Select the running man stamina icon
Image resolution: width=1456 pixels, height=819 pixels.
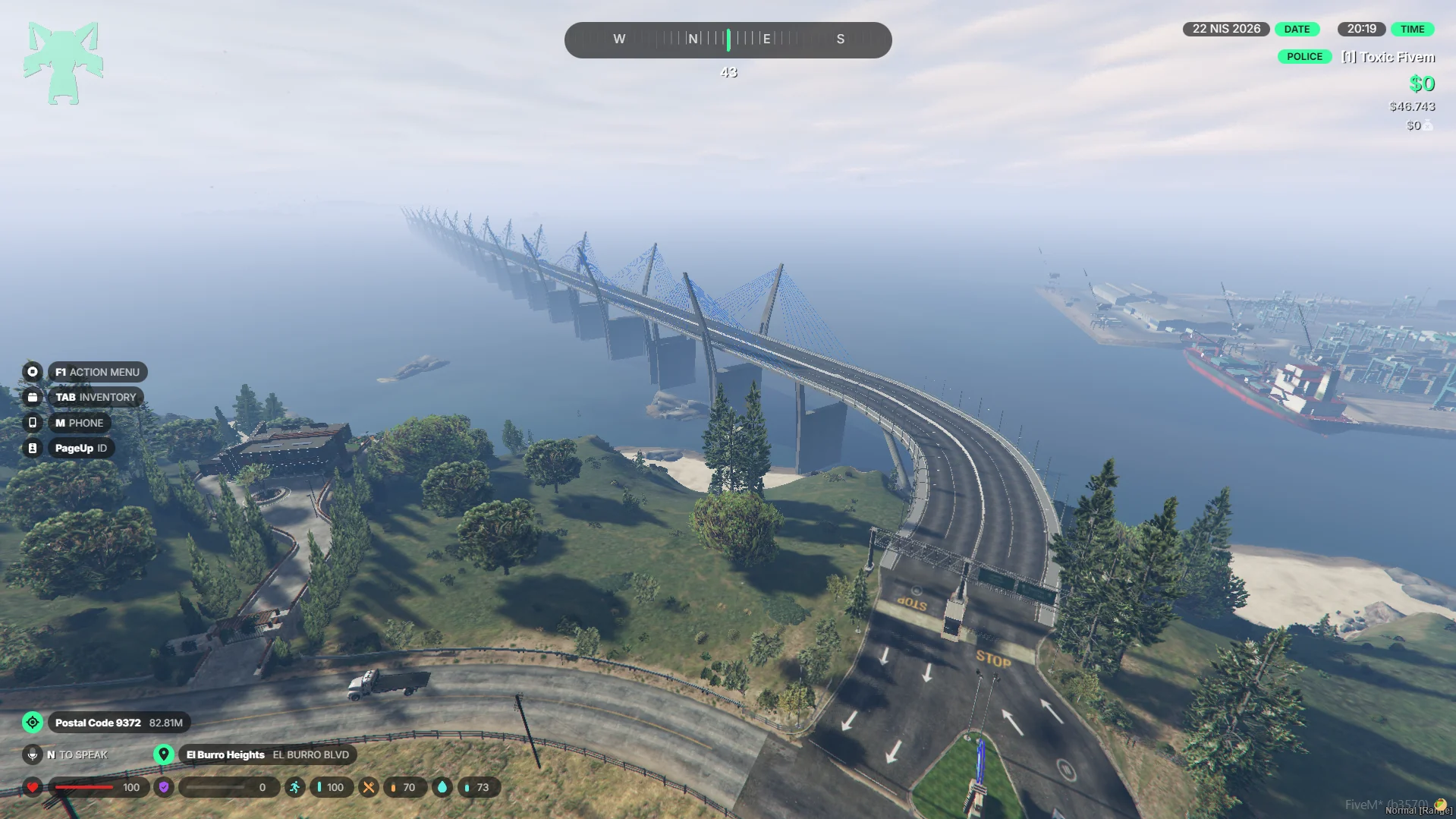coord(295,787)
